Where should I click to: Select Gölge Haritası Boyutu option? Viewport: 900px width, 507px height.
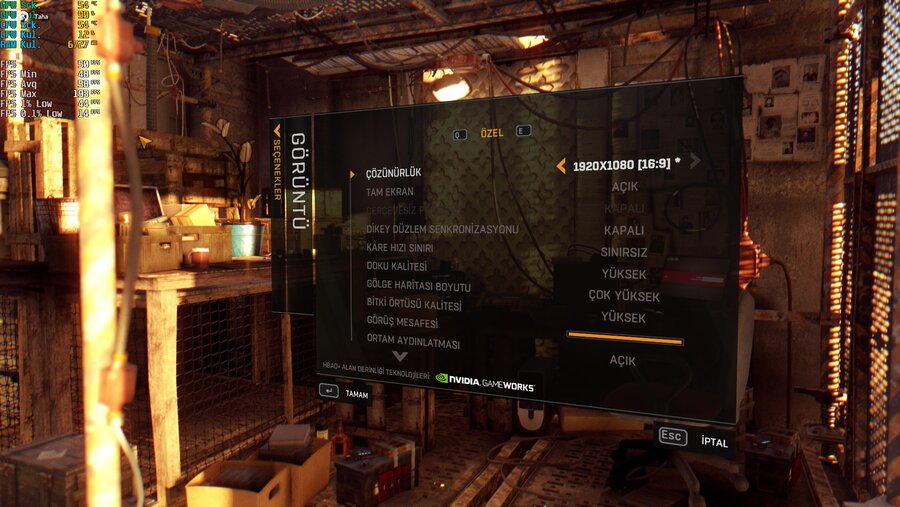pos(418,286)
